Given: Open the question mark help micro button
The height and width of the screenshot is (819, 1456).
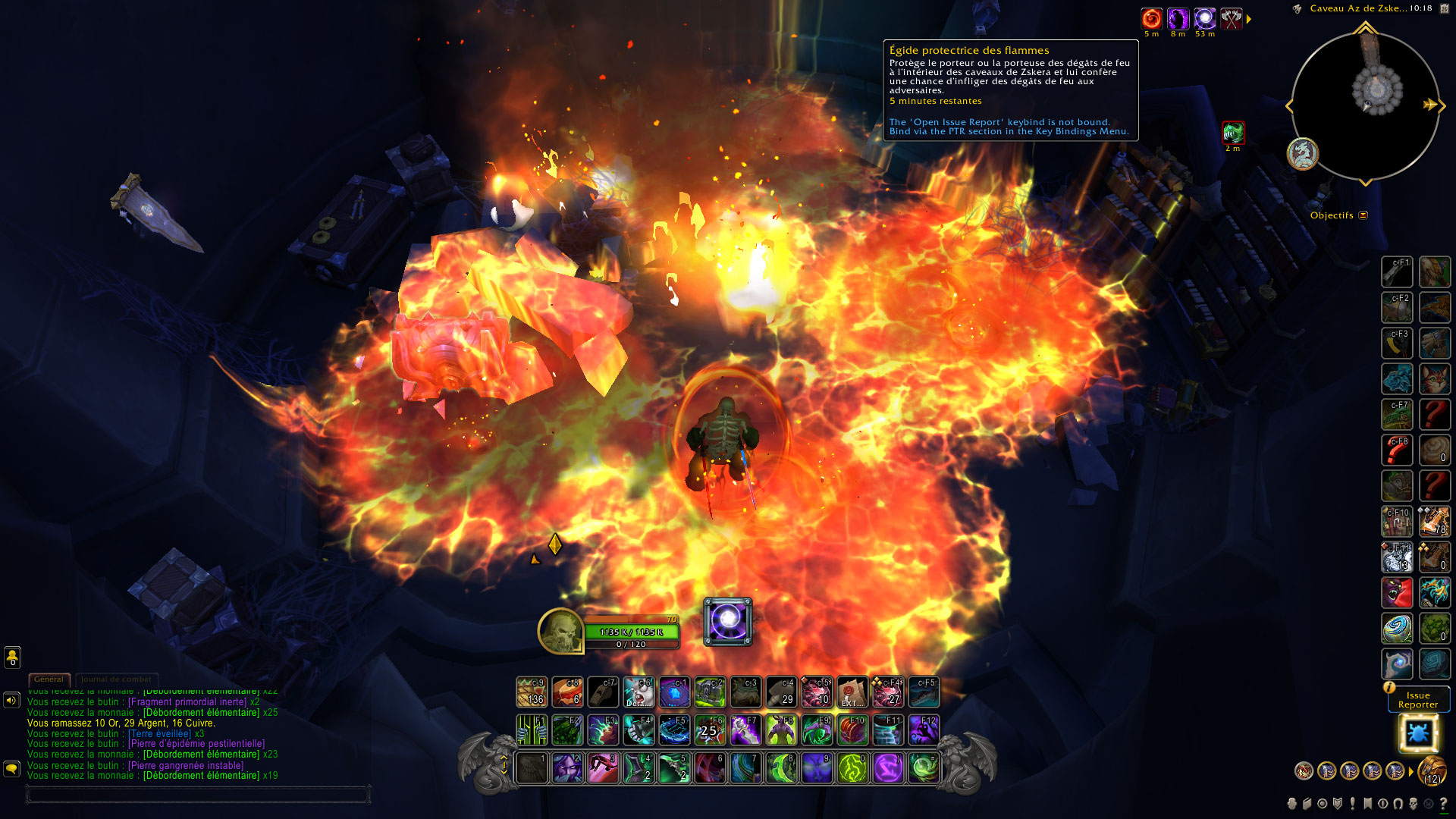Looking at the screenshot, I should pyautogui.click(x=1443, y=804).
